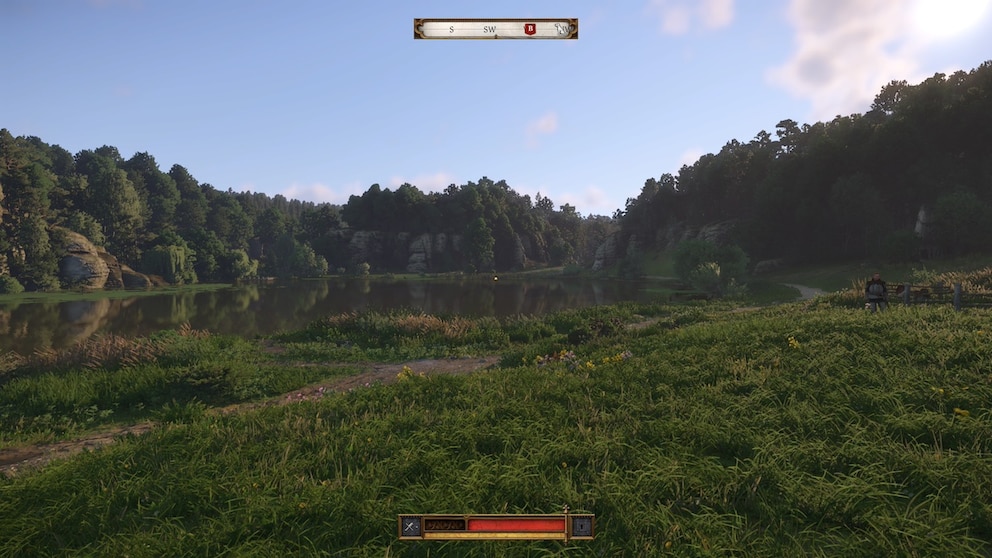Screen dimensions: 992x558
Task: Click the SW heading on the compass
Action: (x=490, y=29)
